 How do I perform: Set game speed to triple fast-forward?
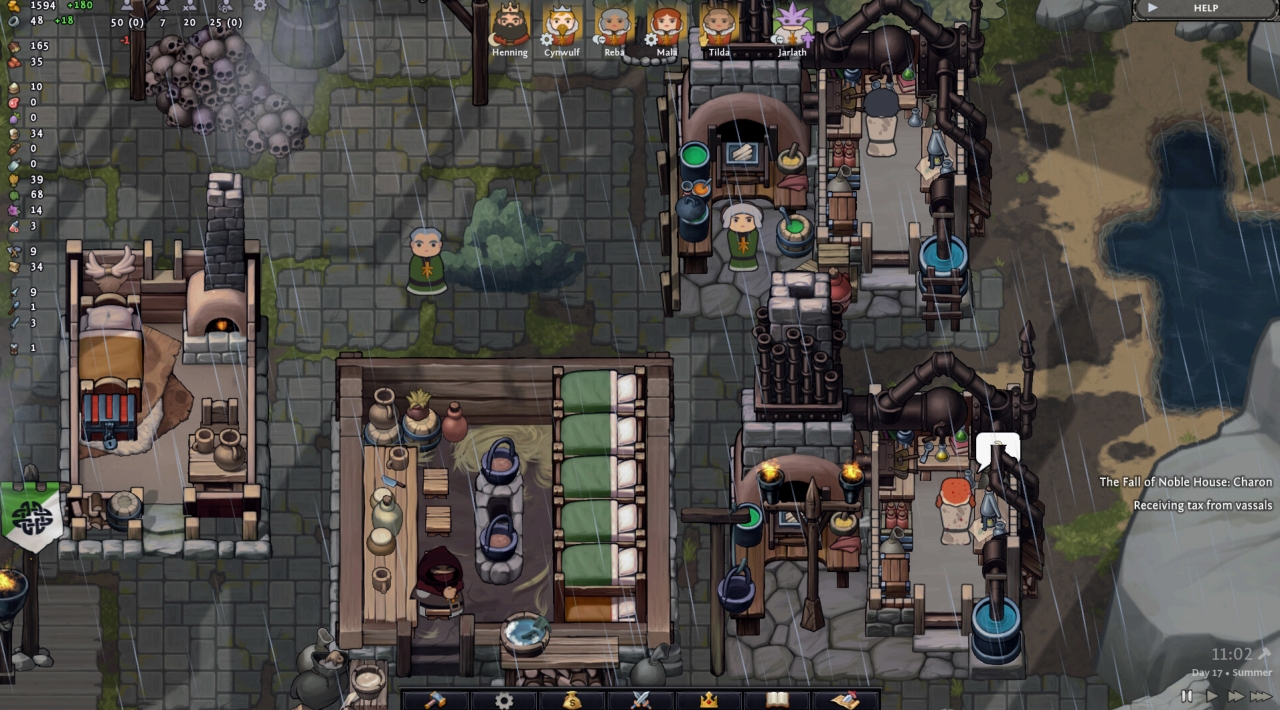[x=1261, y=696]
